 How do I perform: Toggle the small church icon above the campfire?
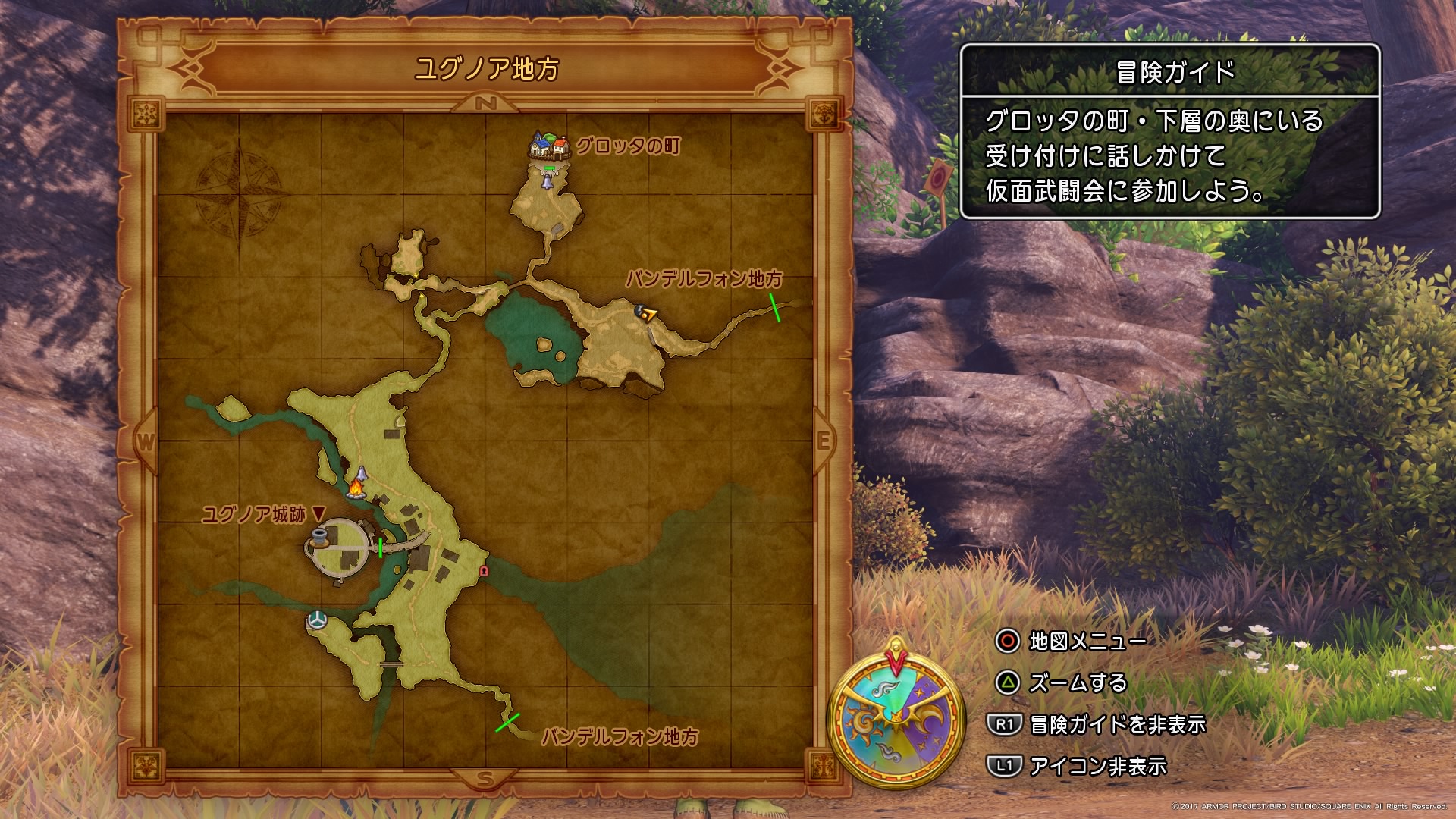tap(361, 472)
